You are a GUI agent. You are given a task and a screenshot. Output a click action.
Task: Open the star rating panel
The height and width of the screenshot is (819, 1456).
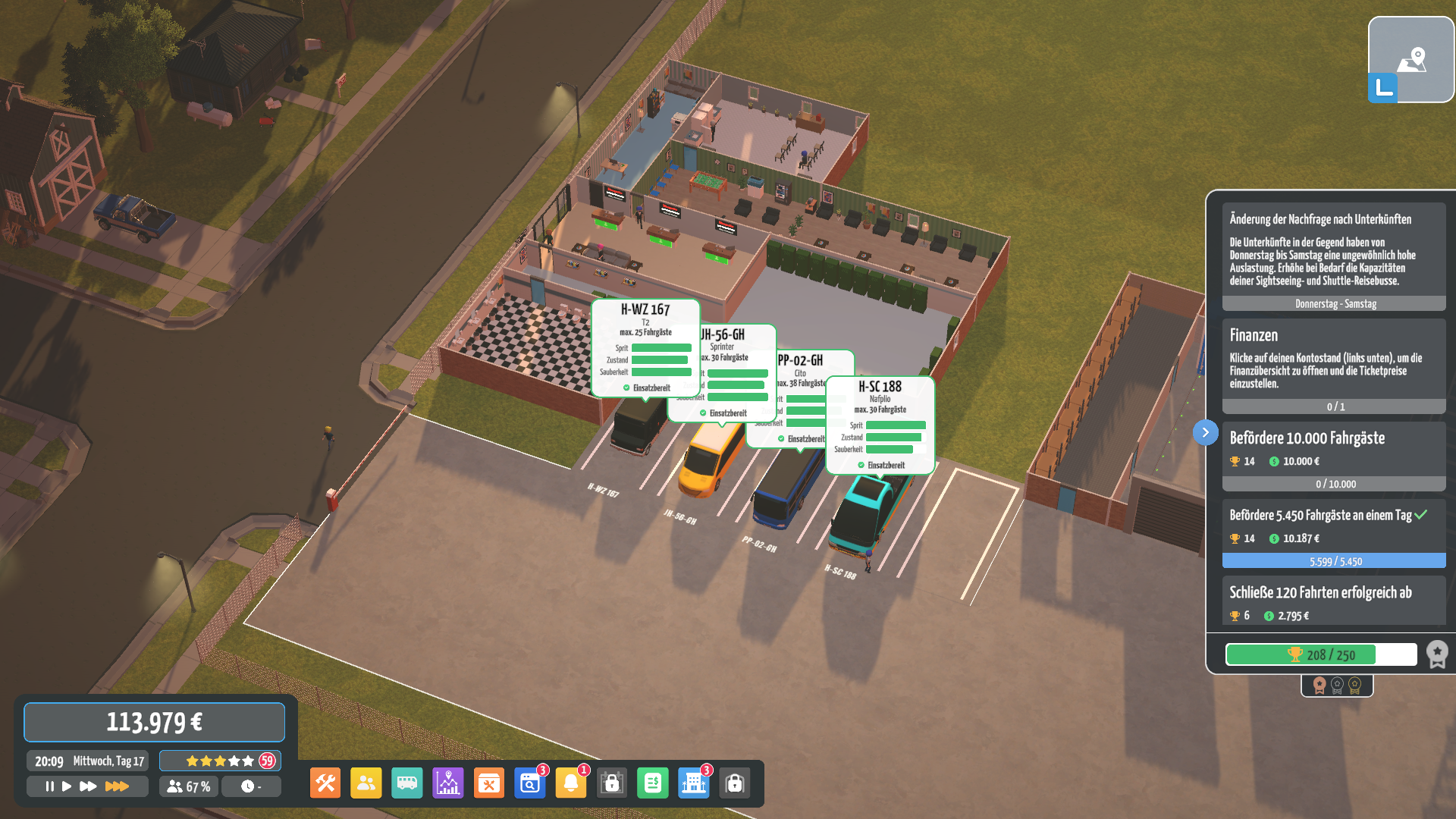[x=220, y=761]
